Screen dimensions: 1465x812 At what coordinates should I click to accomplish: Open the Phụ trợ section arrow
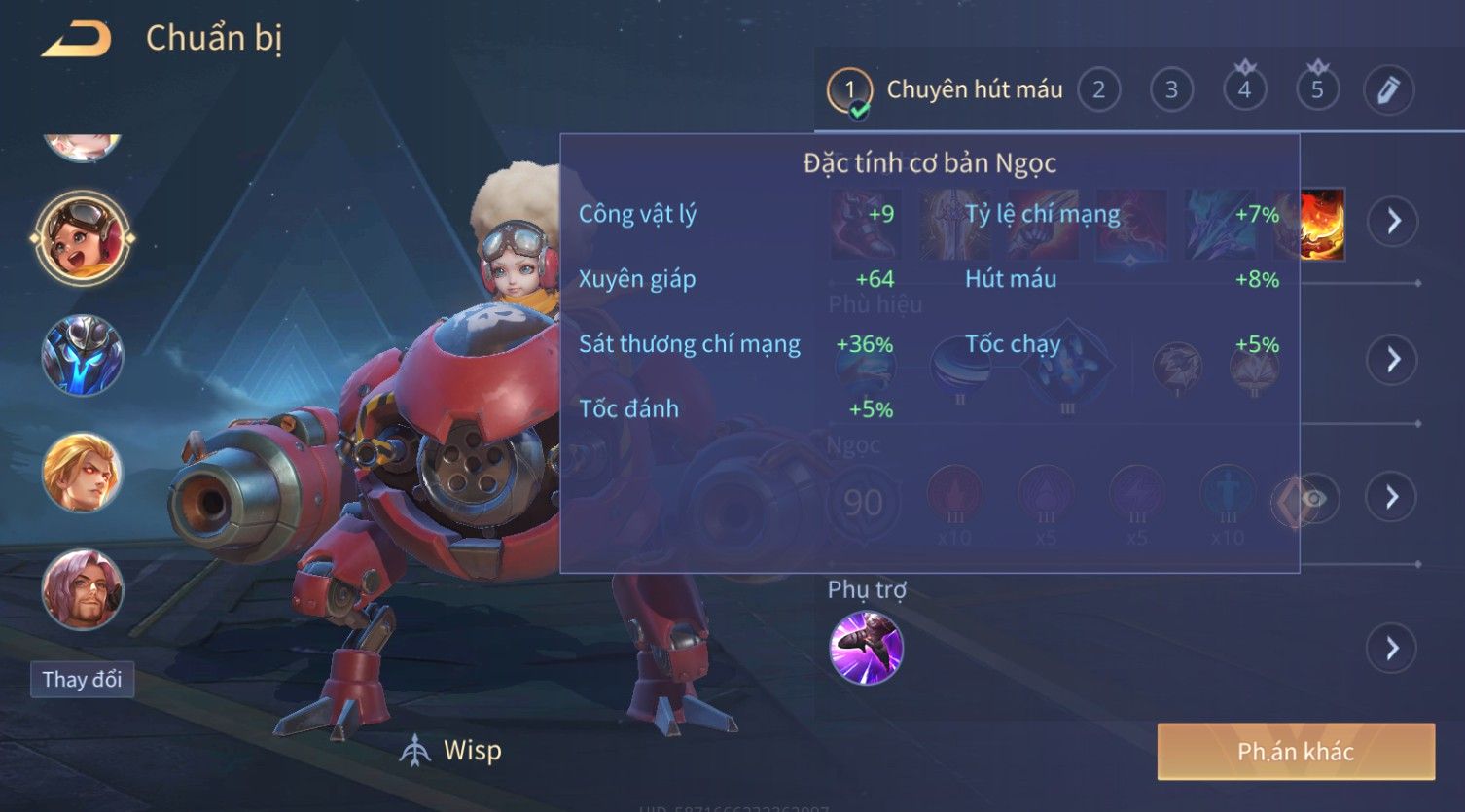(1393, 648)
